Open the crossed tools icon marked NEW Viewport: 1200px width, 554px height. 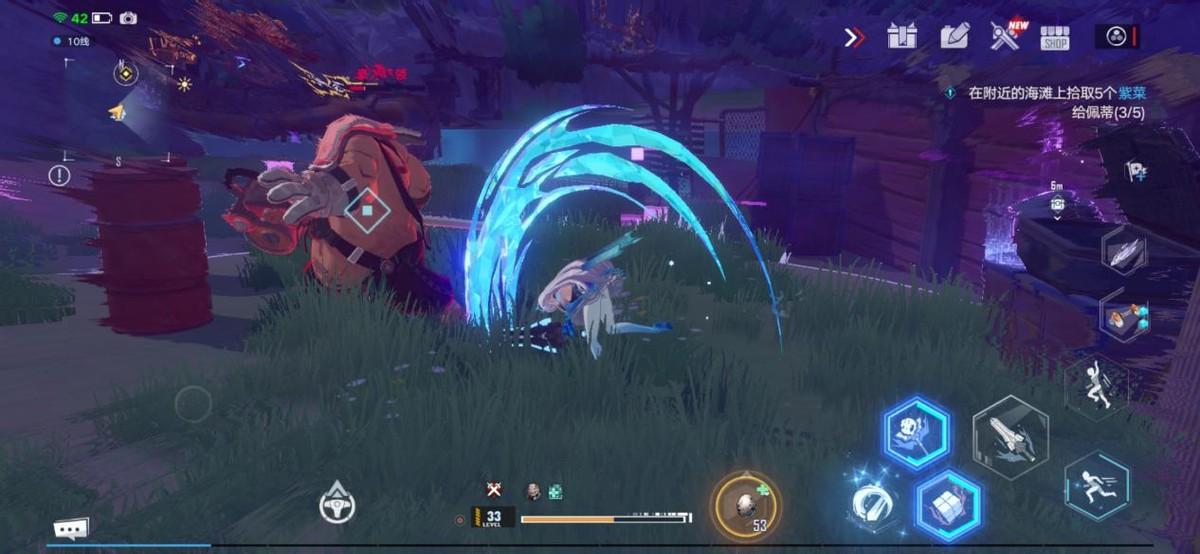[x=1004, y=36]
